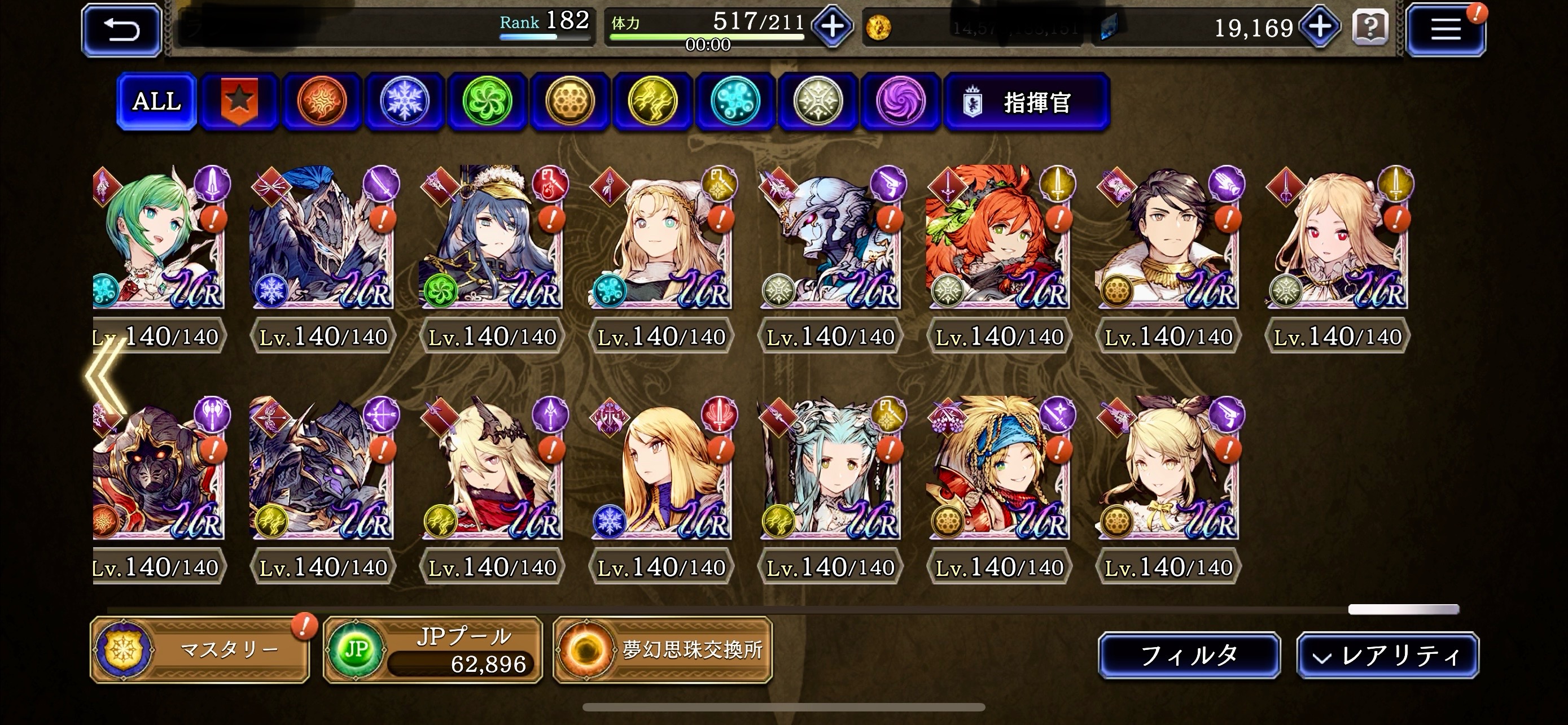Select the blue-bandana blond unit card
This screenshot has height=725, width=1568.
(x=998, y=469)
